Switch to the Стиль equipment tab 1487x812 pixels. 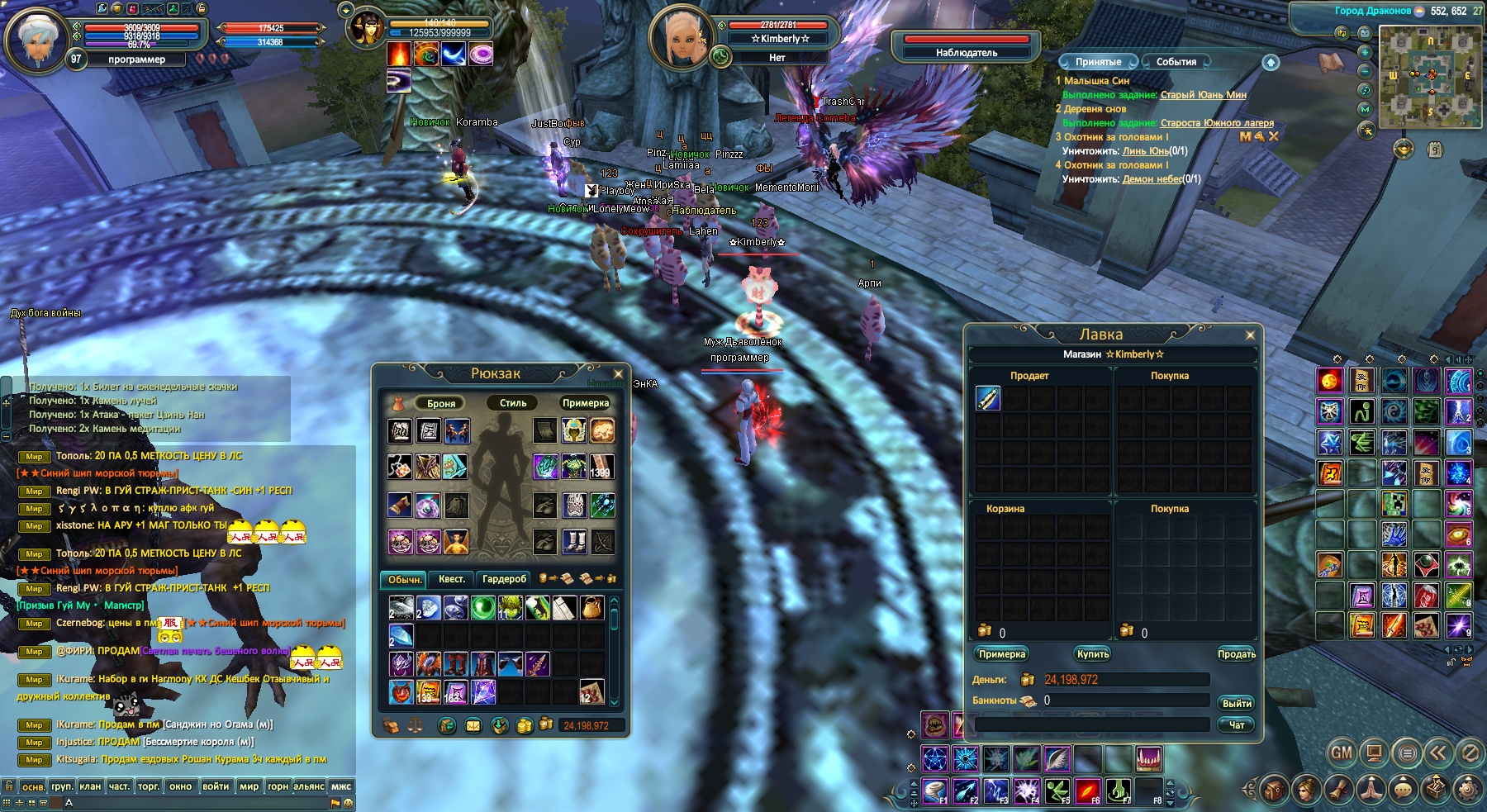[512, 403]
